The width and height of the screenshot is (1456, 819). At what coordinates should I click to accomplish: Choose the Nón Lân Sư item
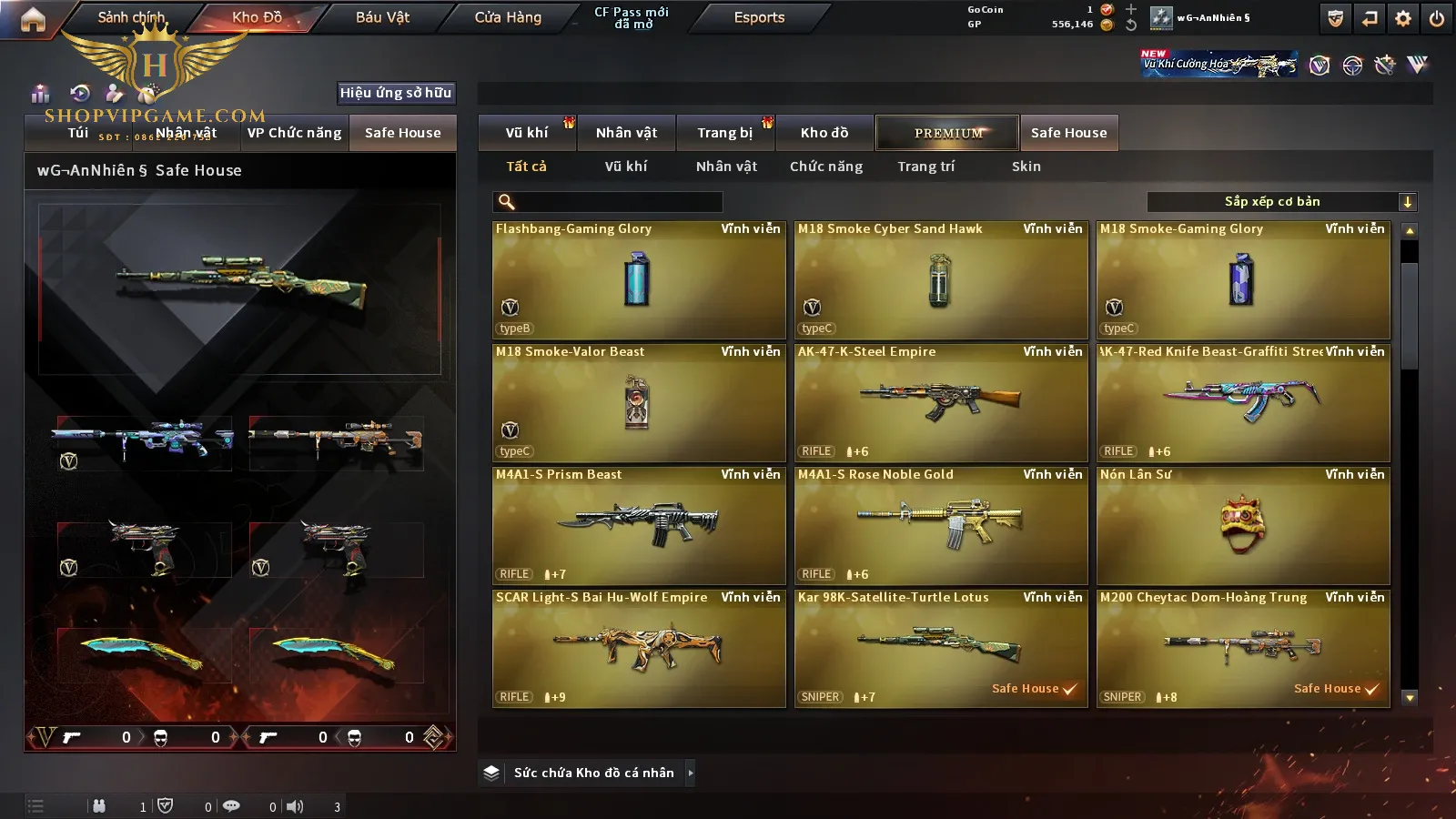point(1243,525)
